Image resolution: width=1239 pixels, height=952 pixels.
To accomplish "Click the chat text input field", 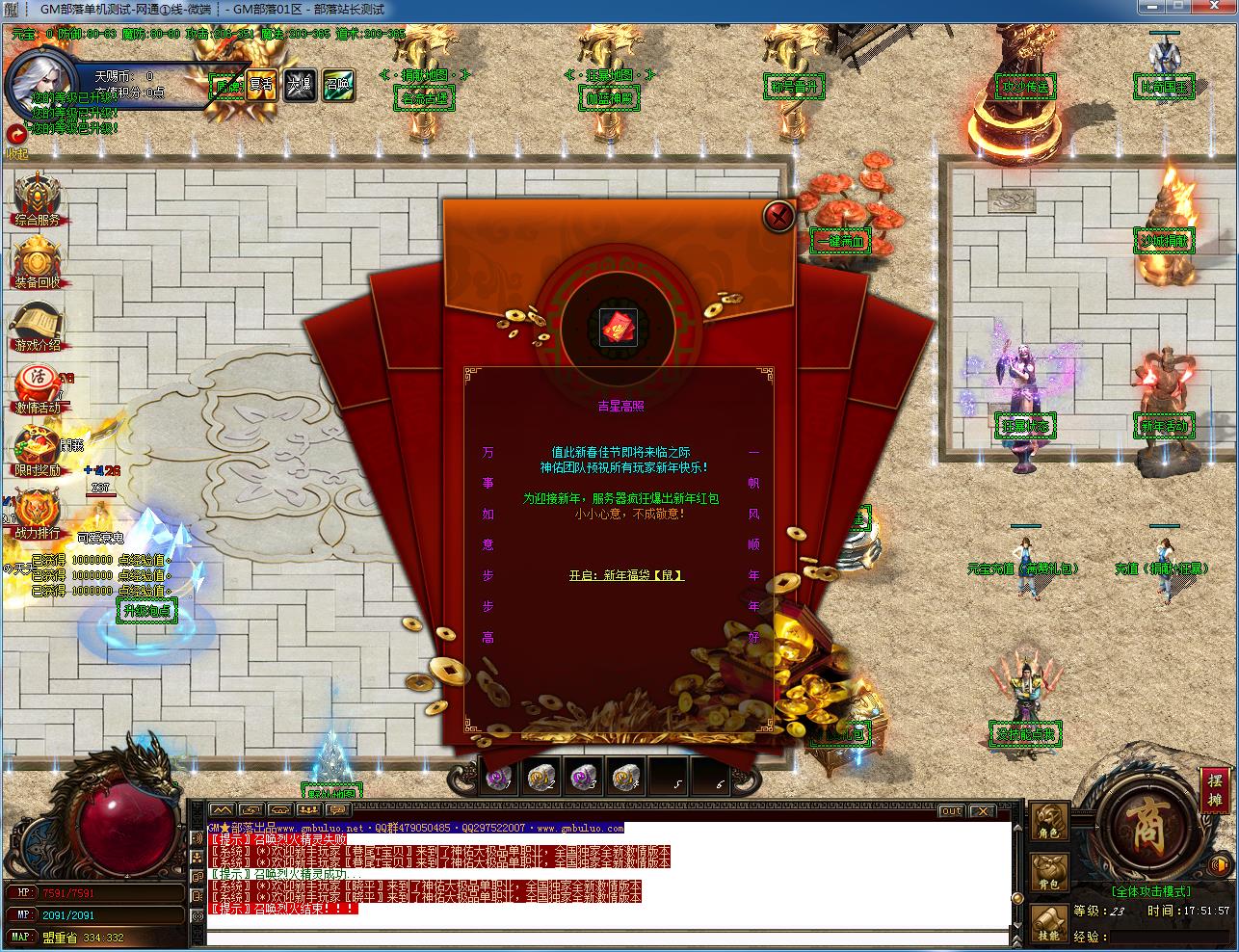I will (x=607, y=938).
